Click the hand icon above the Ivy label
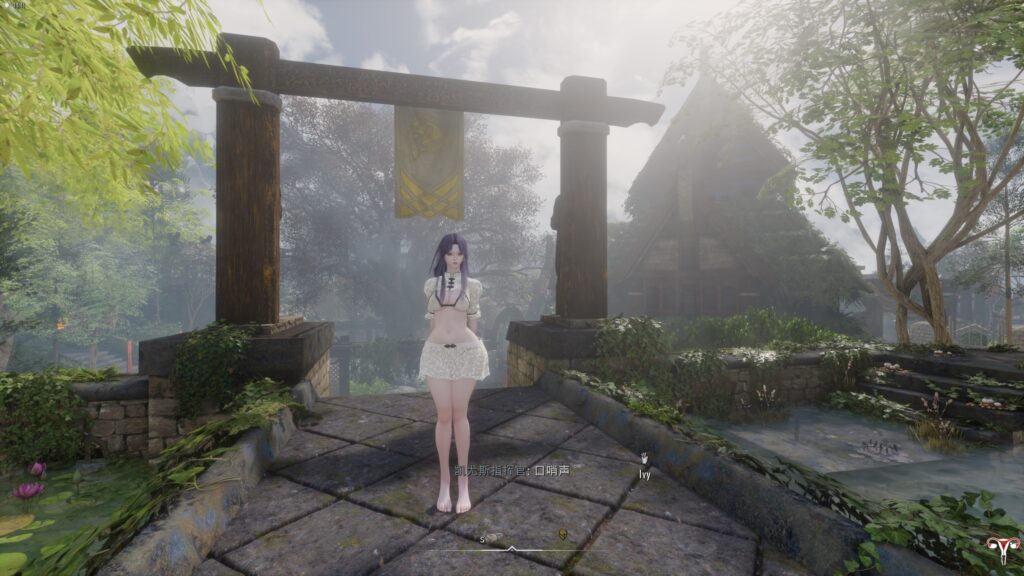 click(645, 460)
